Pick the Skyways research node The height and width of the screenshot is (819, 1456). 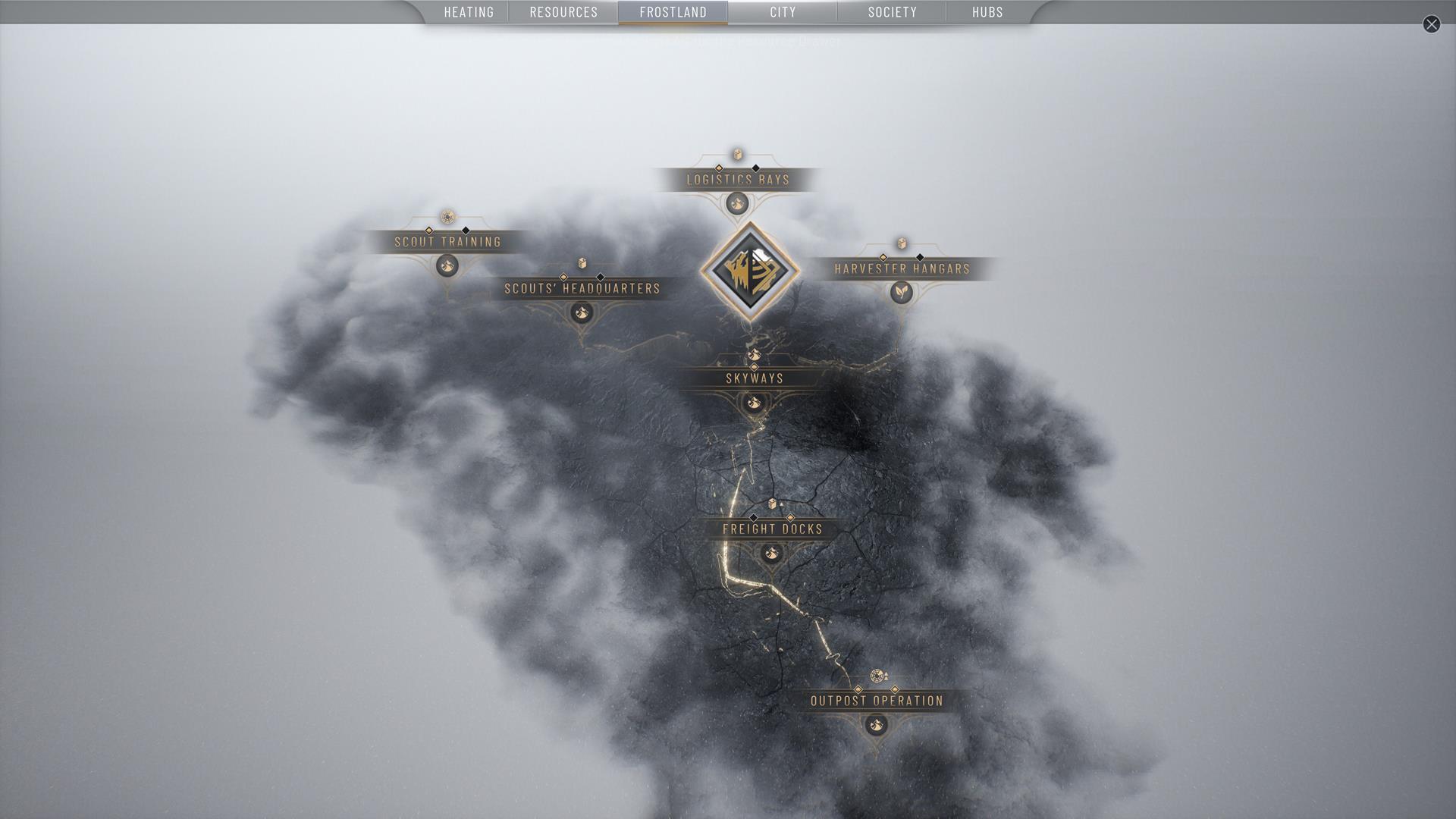pos(754,378)
